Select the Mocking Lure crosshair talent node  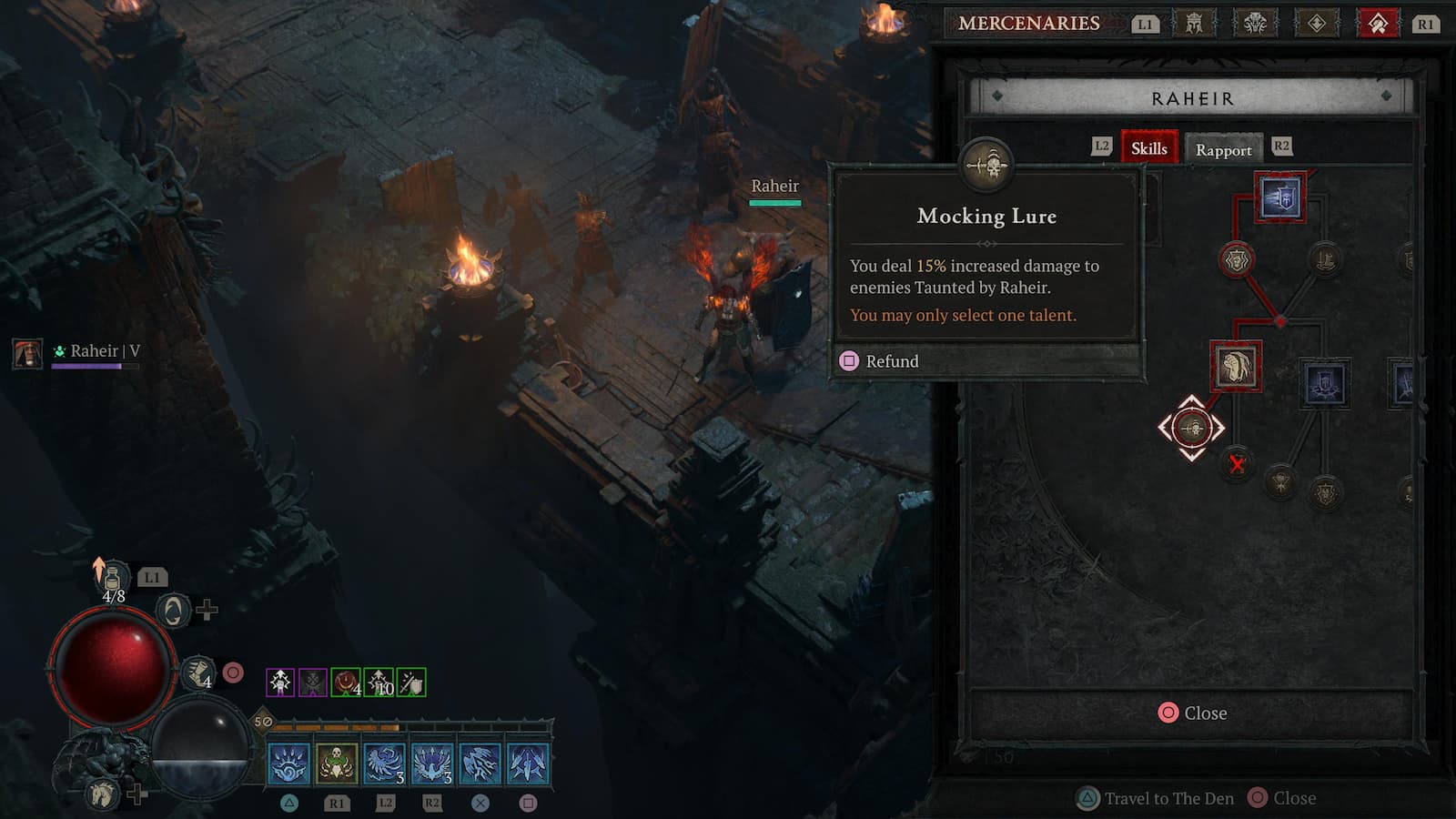click(1192, 427)
